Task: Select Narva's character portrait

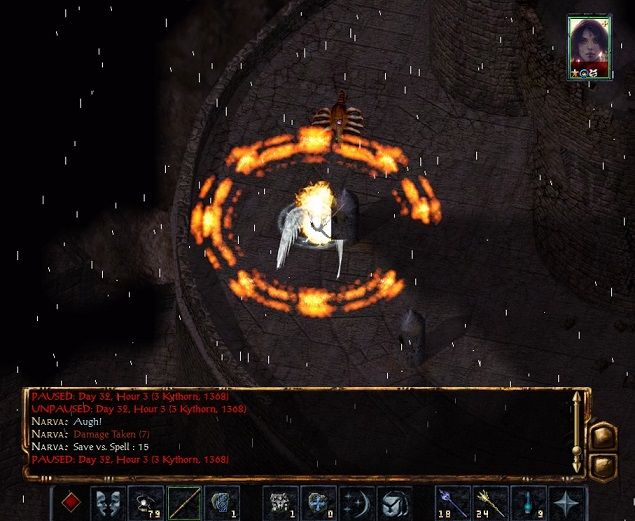Action: coord(588,45)
